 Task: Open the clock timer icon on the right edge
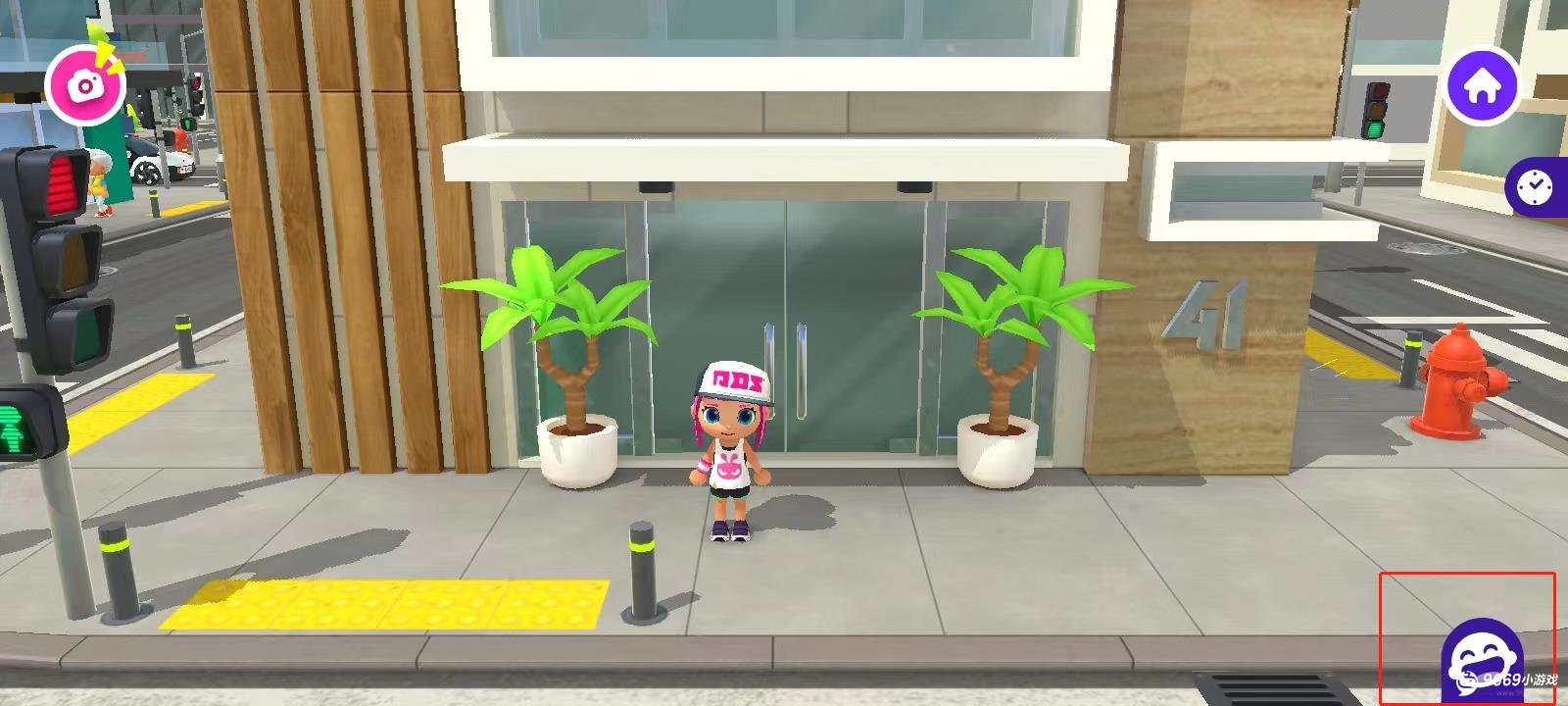pyautogui.click(x=1535, y=186)
